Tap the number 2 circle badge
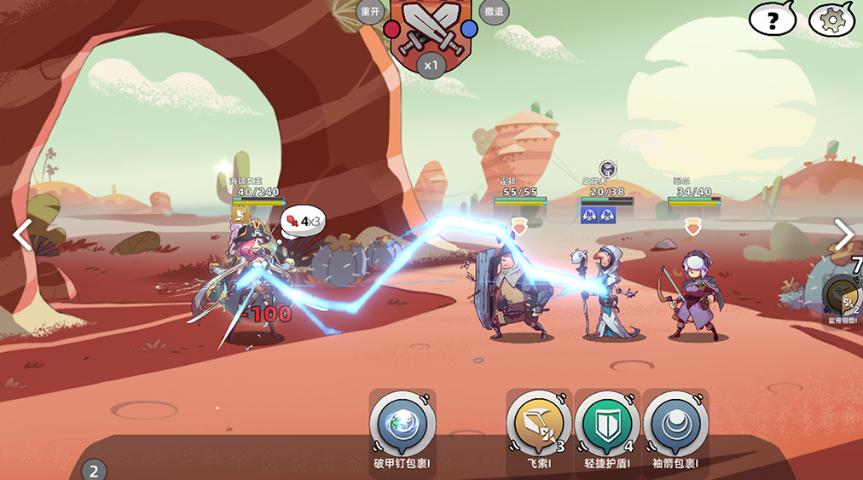The image size is (863, 480). 93,470
